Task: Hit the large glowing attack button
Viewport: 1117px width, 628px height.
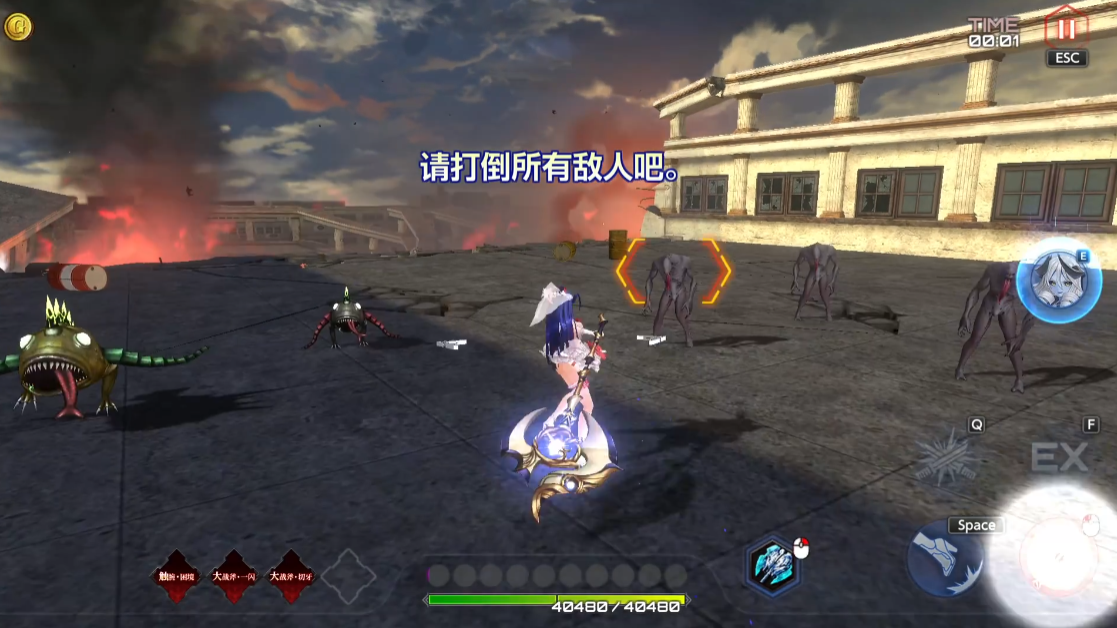Action: [1055, 553]
